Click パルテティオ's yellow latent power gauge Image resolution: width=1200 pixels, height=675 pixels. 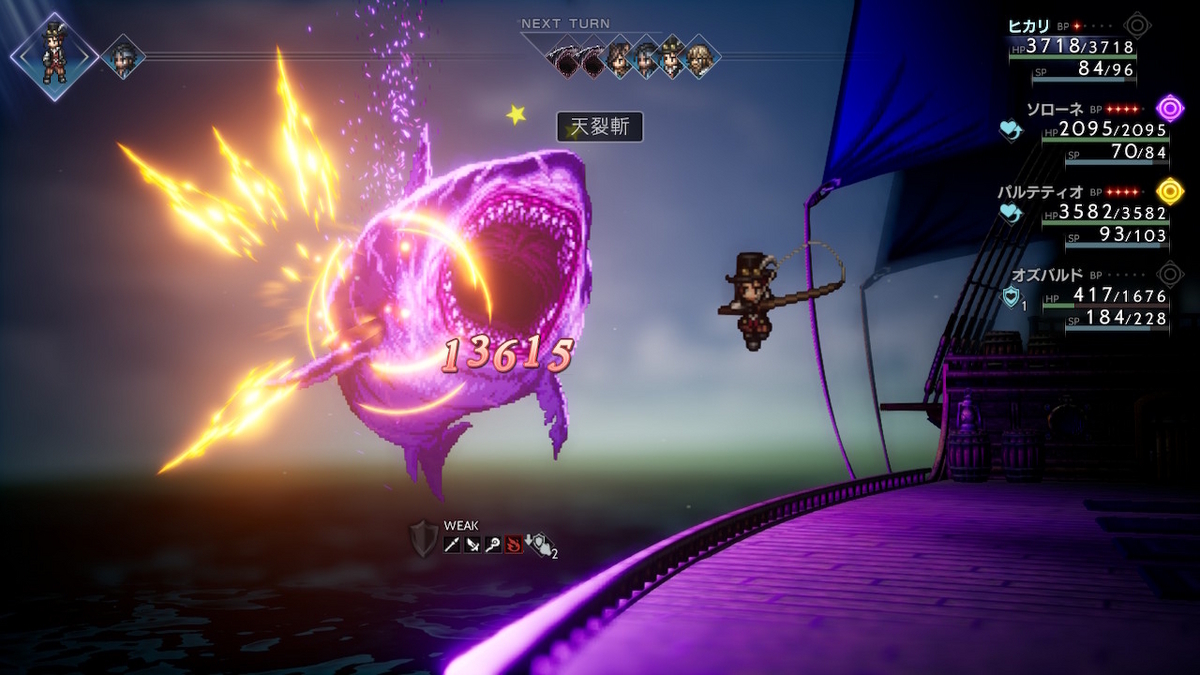[1170, 190]
